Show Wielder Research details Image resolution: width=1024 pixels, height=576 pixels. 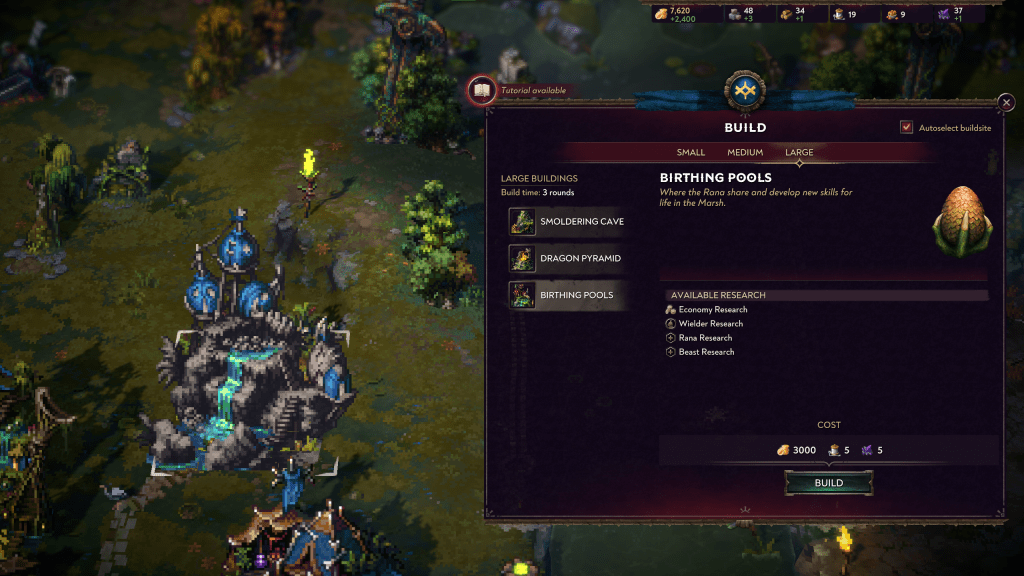(710, 324)
